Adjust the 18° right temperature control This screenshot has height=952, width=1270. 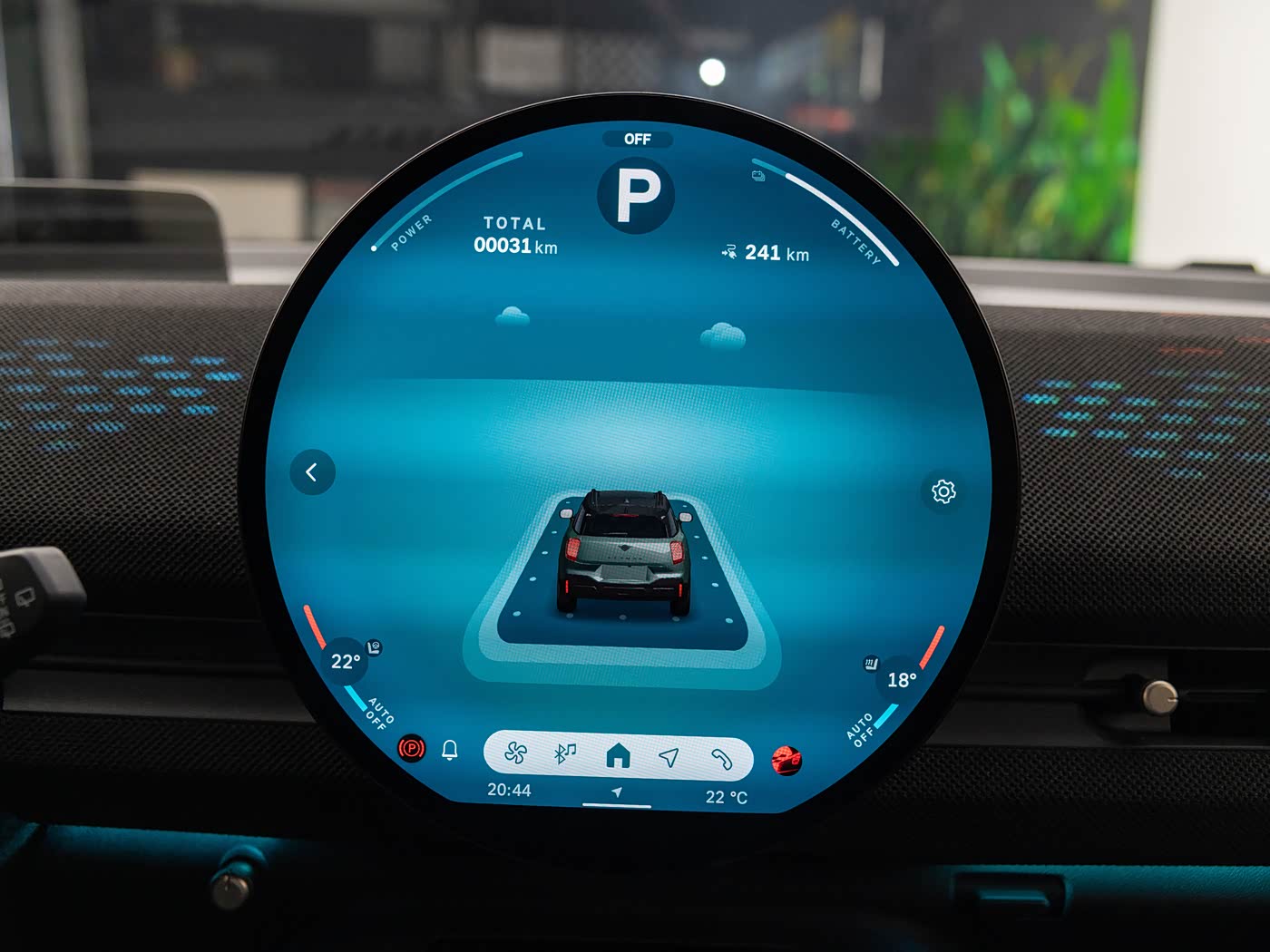pos(902,680)
